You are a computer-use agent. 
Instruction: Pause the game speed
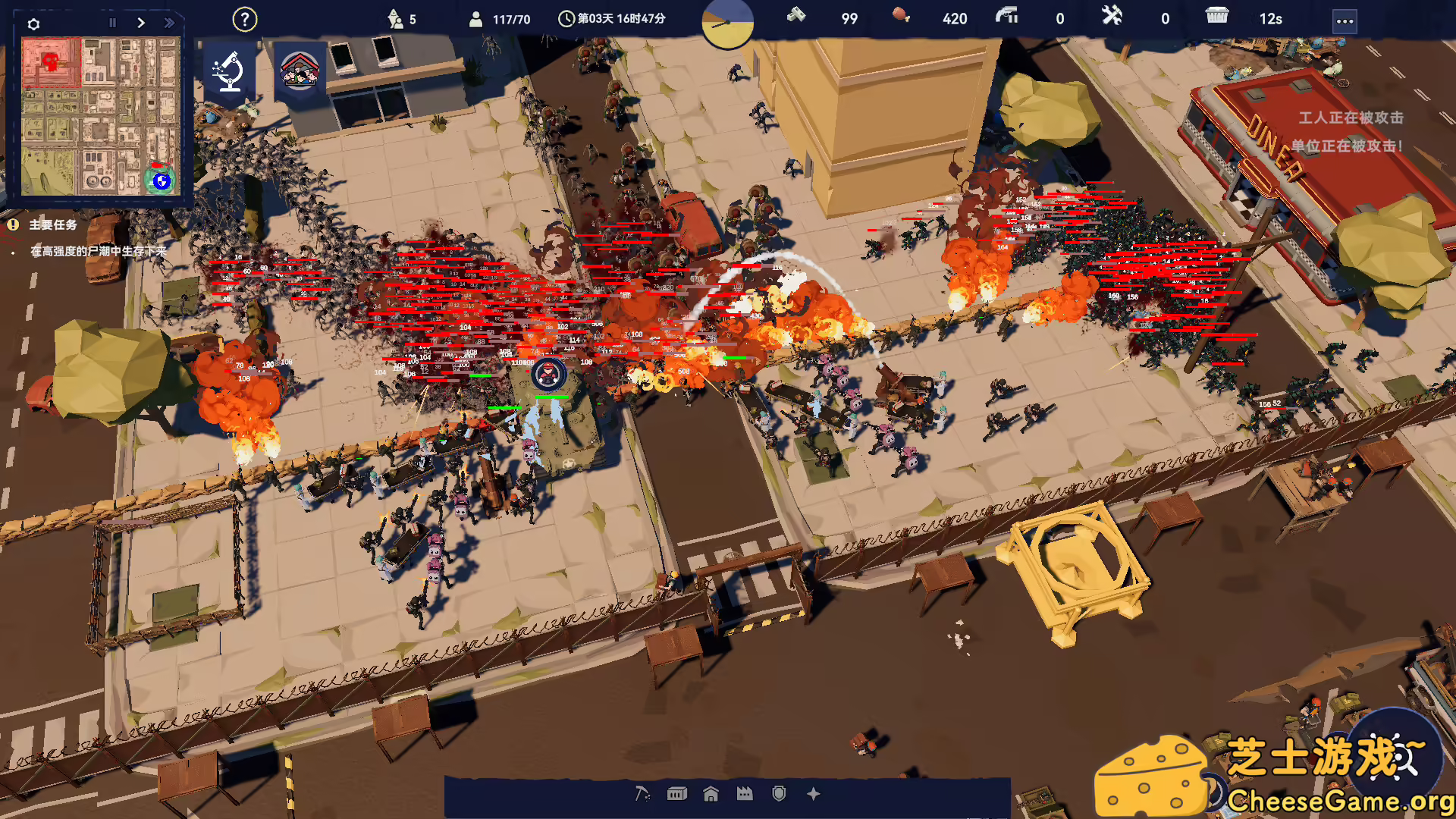coord(112,23)
